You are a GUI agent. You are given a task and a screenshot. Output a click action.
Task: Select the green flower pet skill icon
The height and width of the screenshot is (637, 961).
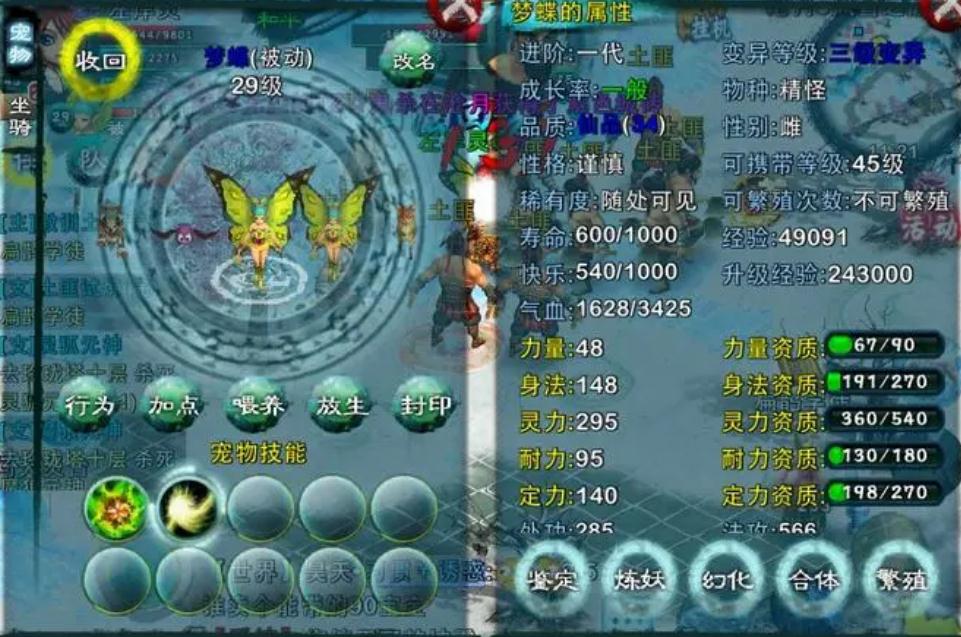click(116, 508)
